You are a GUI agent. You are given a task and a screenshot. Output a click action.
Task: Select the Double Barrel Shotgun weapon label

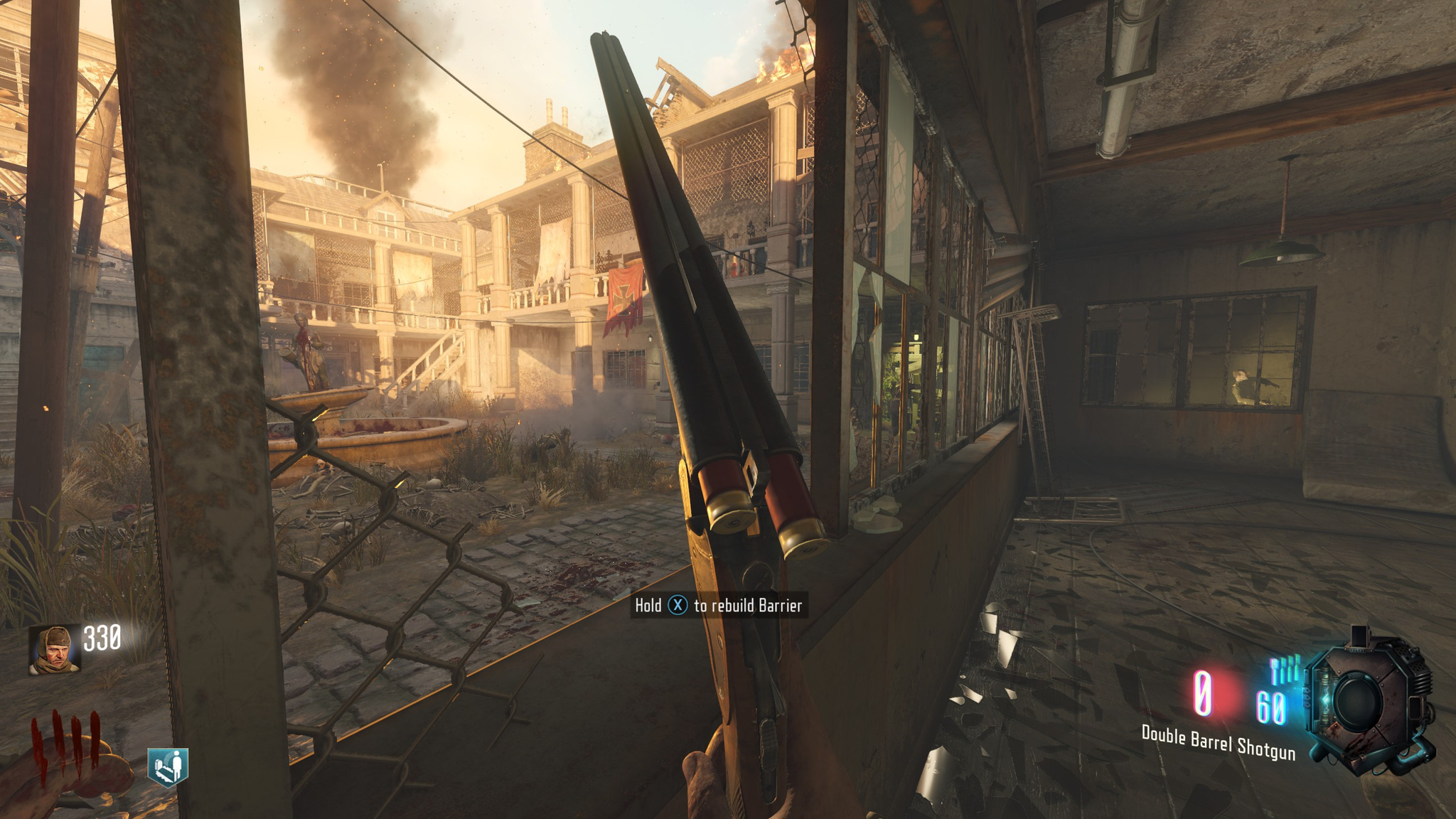(1218, 742)
